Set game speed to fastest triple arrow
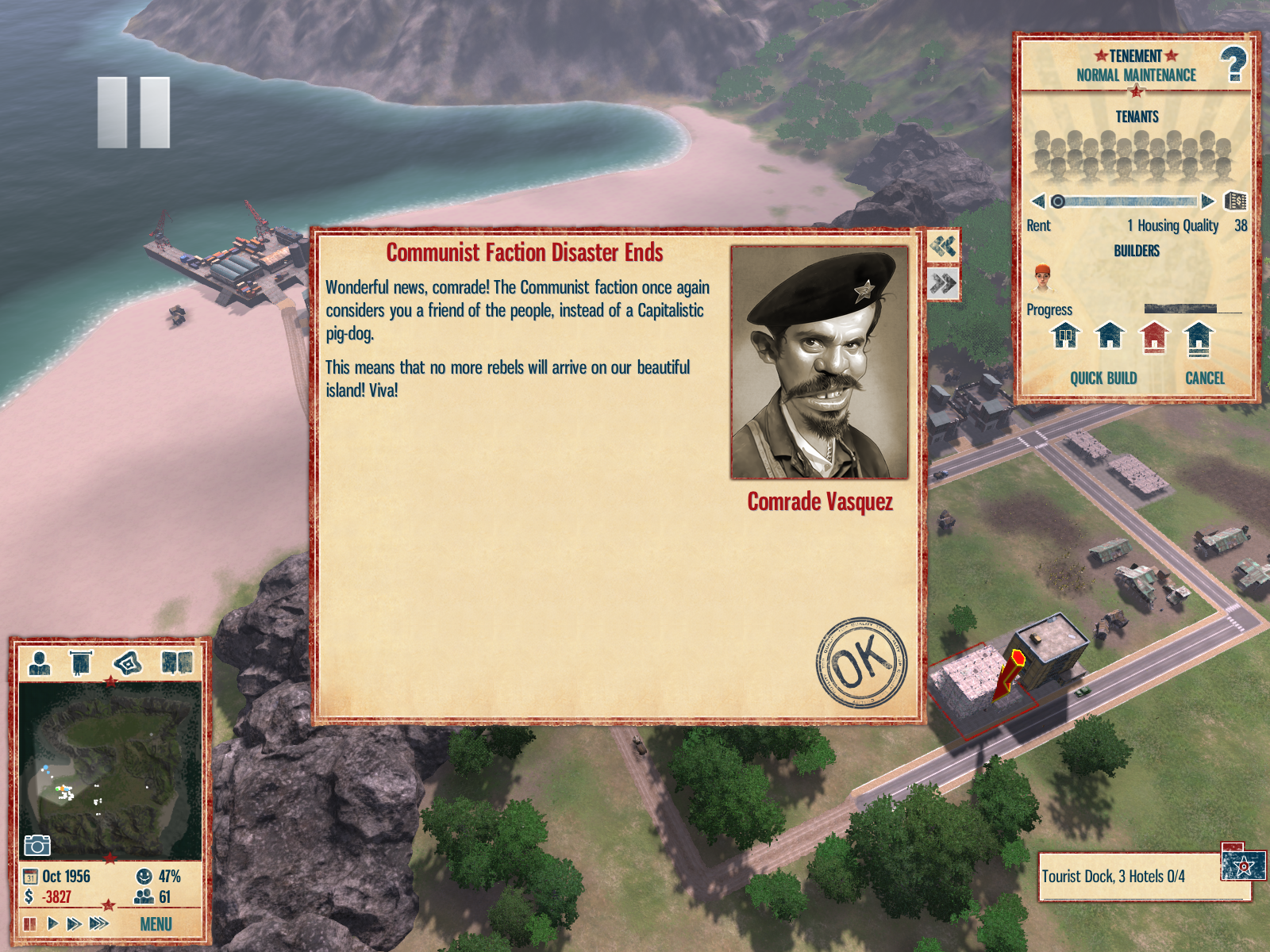This screenshot has height=952, width=1270. pos(99,923)
